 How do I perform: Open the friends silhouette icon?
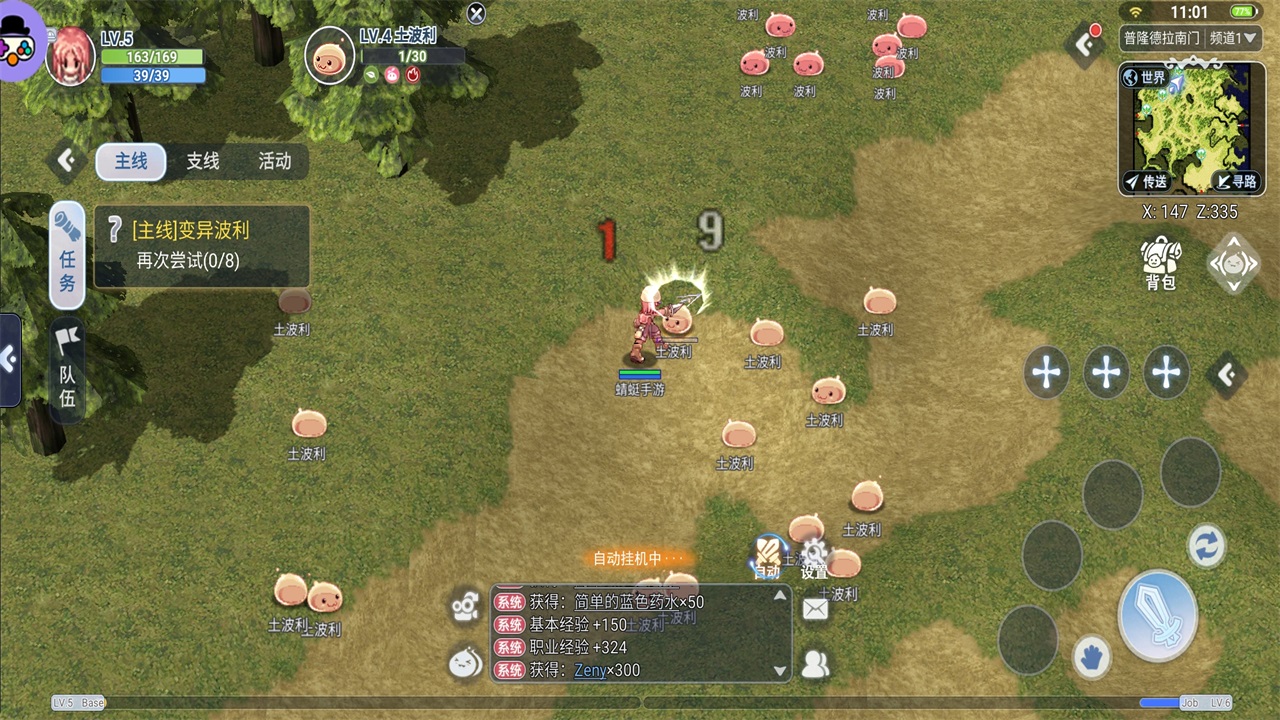pyautogui.click(x=816, y=664)
